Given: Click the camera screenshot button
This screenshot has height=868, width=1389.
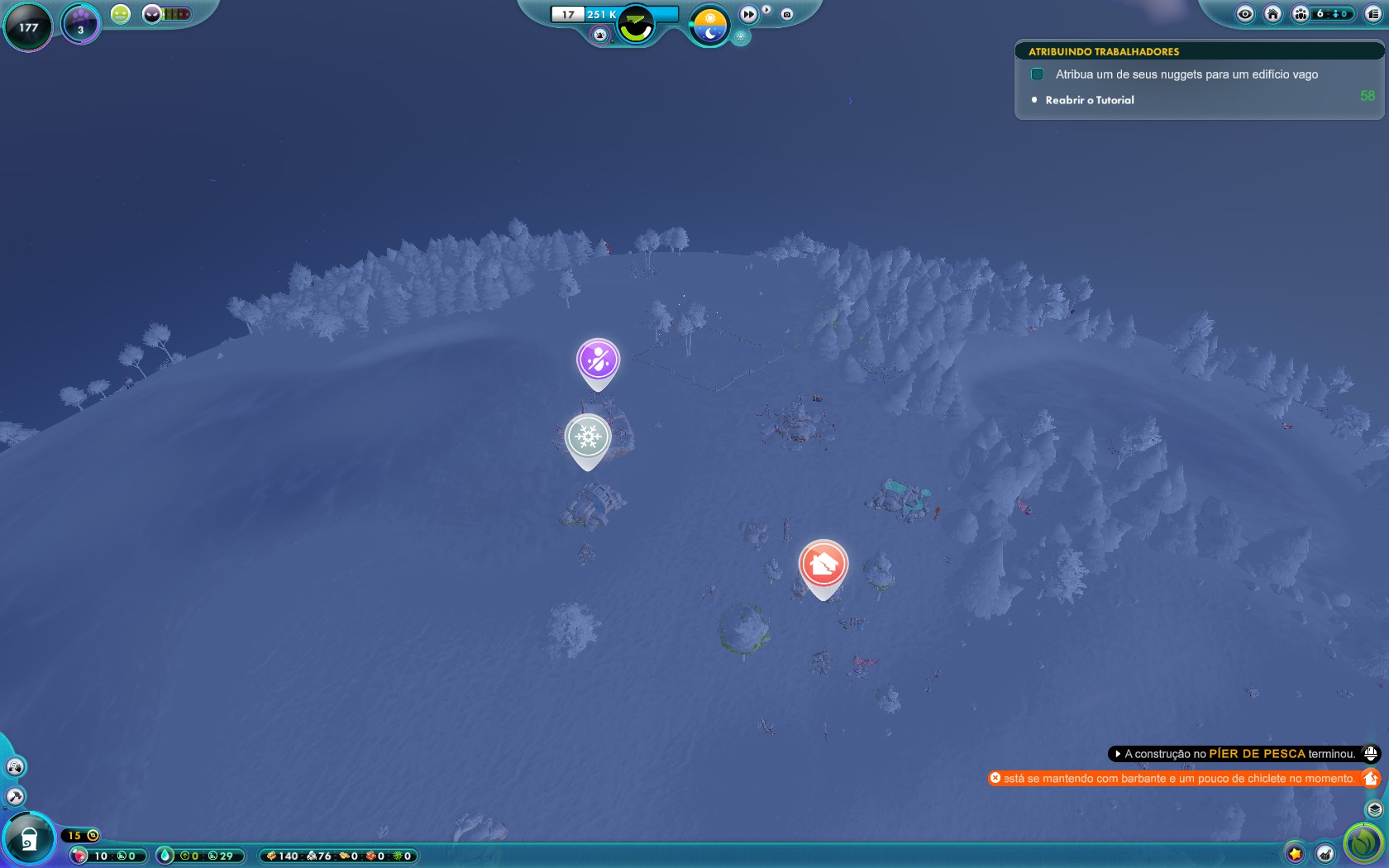Looking at the screenshot, I should [787, 14].
